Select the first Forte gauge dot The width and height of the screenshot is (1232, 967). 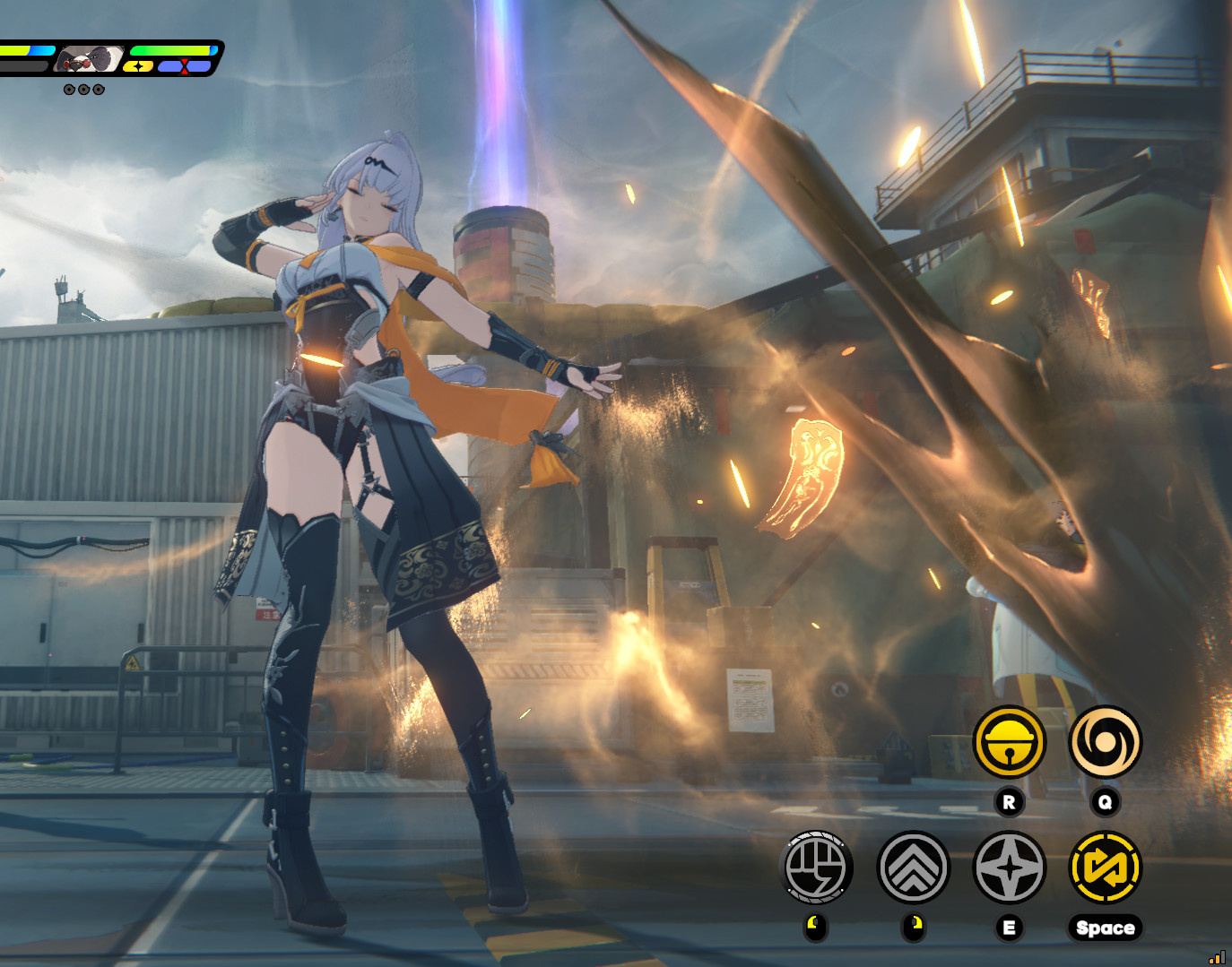(x=70, y=89)
